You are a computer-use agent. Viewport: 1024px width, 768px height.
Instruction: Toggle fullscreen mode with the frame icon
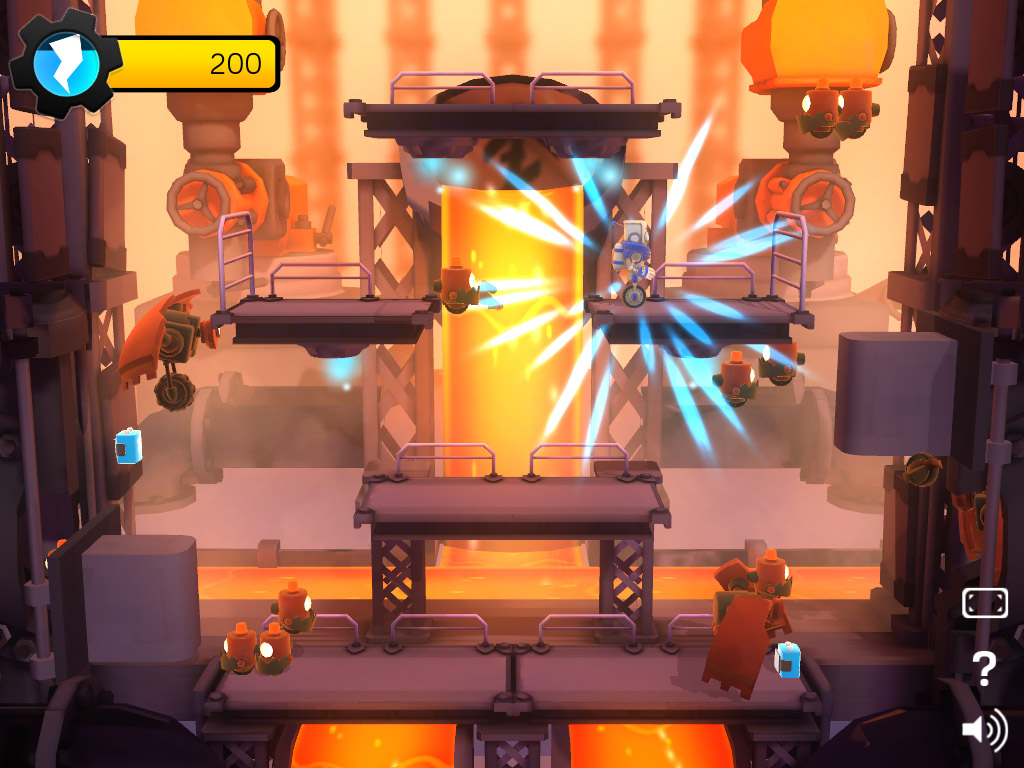pyautogui.click(x=984, y=603)
